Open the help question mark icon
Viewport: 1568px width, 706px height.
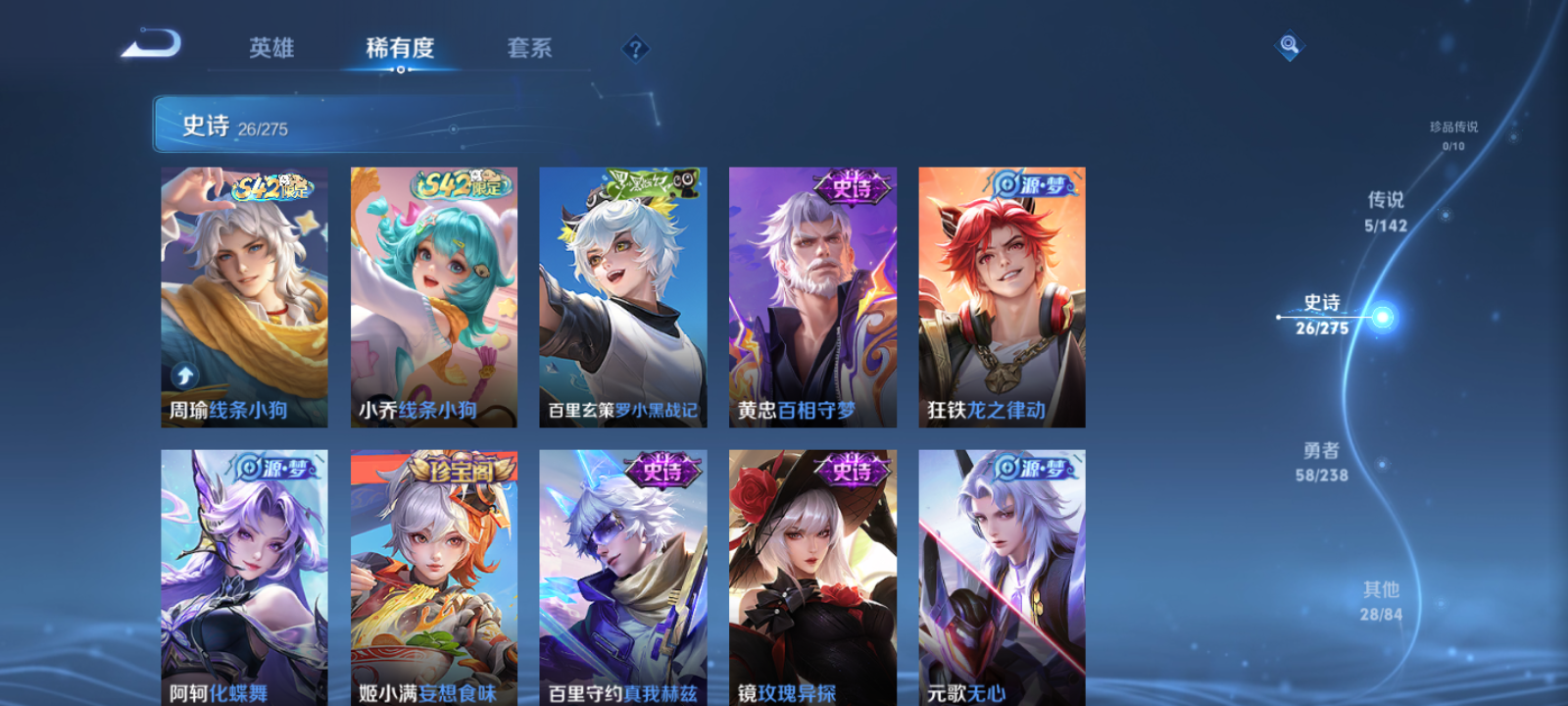pyautogui.click(x=637, y=46)
